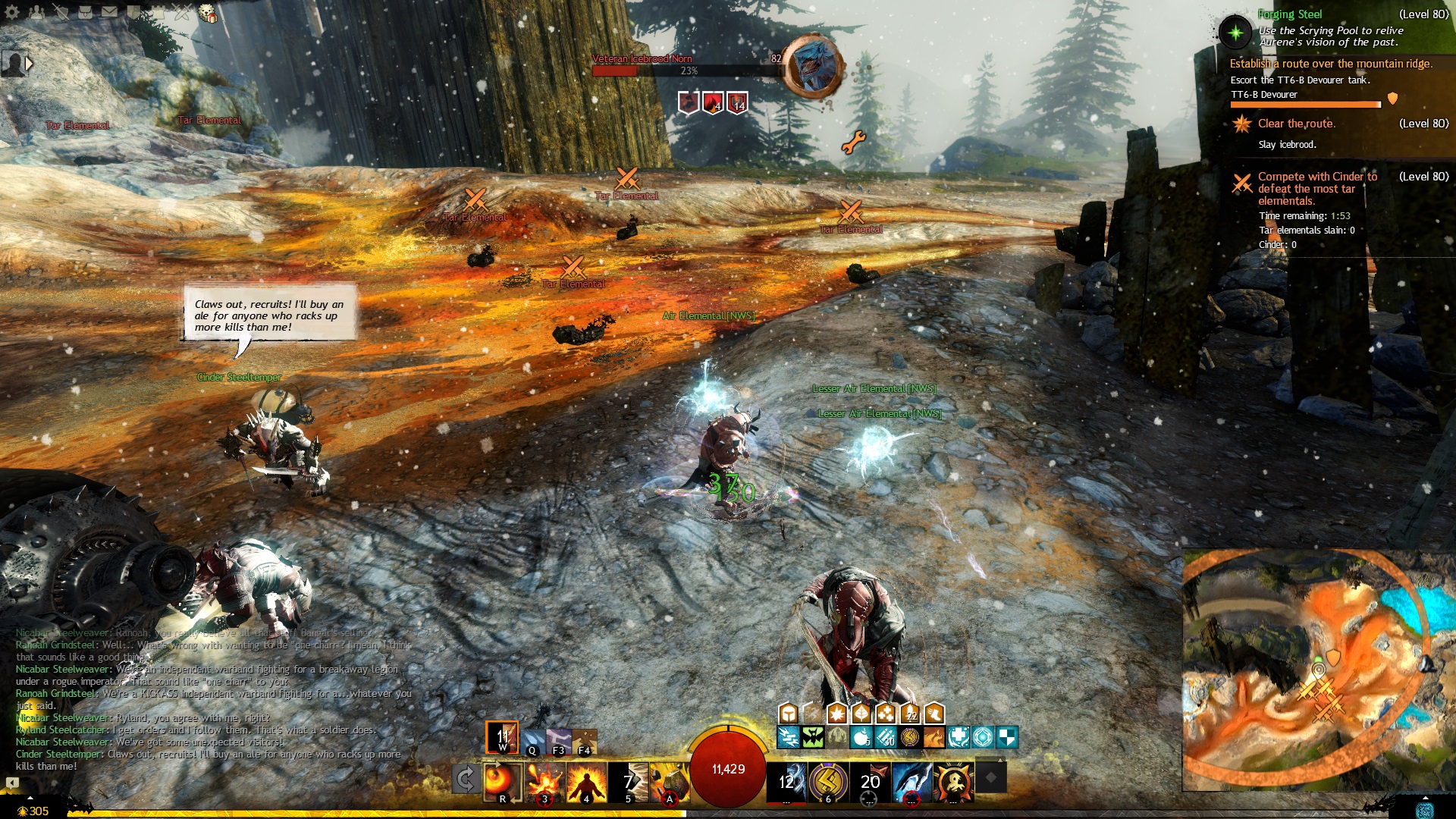Open the inventory bag icon
This screenshot has width=1456, height=819.
click(85, 12)
